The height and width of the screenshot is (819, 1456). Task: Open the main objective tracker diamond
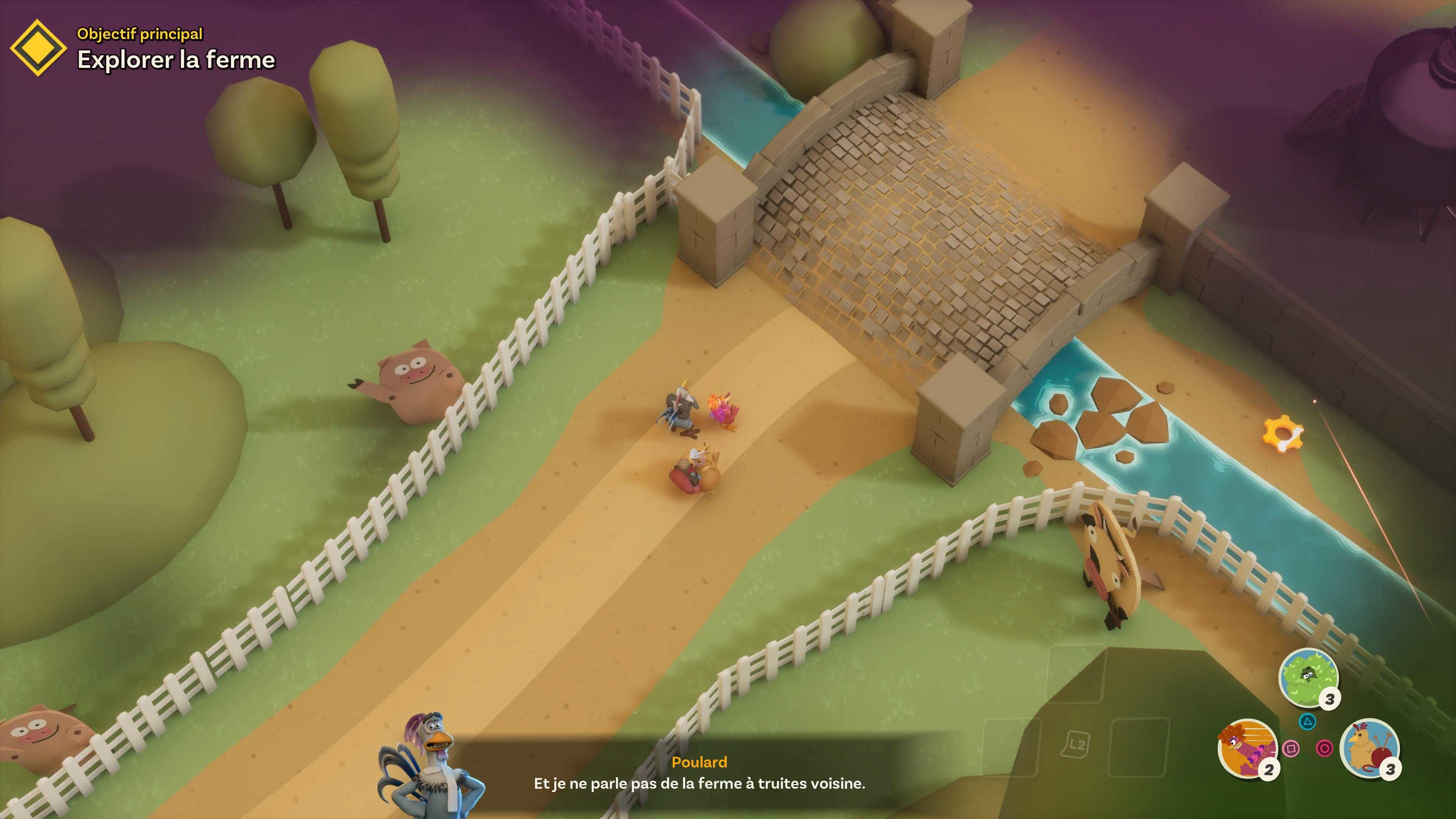pos(38,47)
